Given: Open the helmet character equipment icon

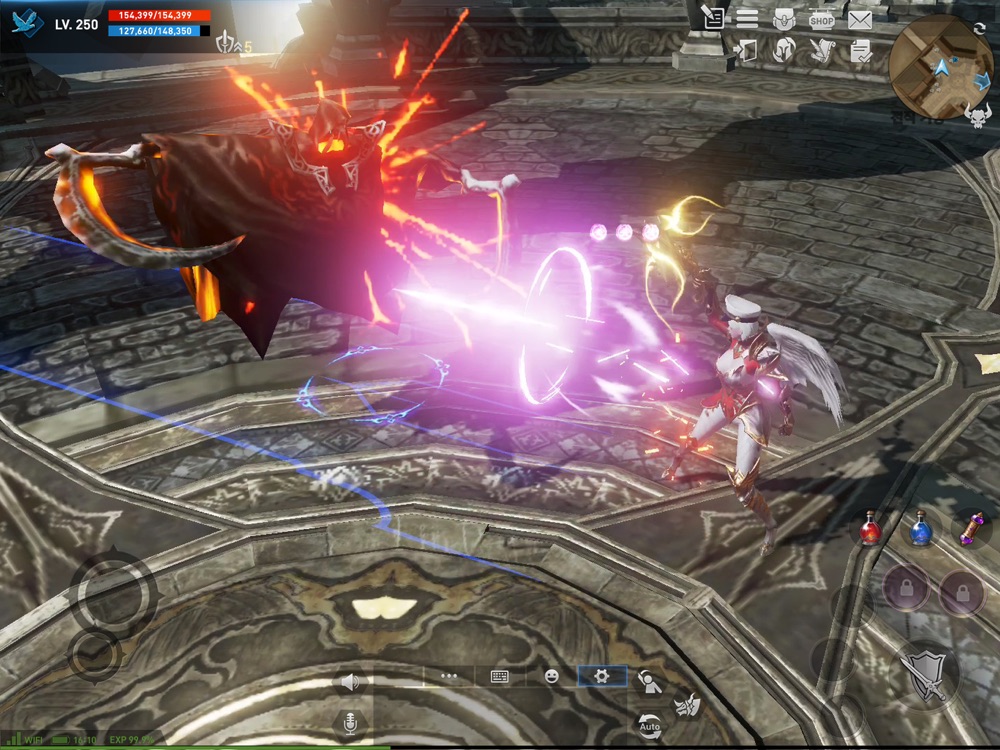Looking at the screenshot, I should 784,51.
